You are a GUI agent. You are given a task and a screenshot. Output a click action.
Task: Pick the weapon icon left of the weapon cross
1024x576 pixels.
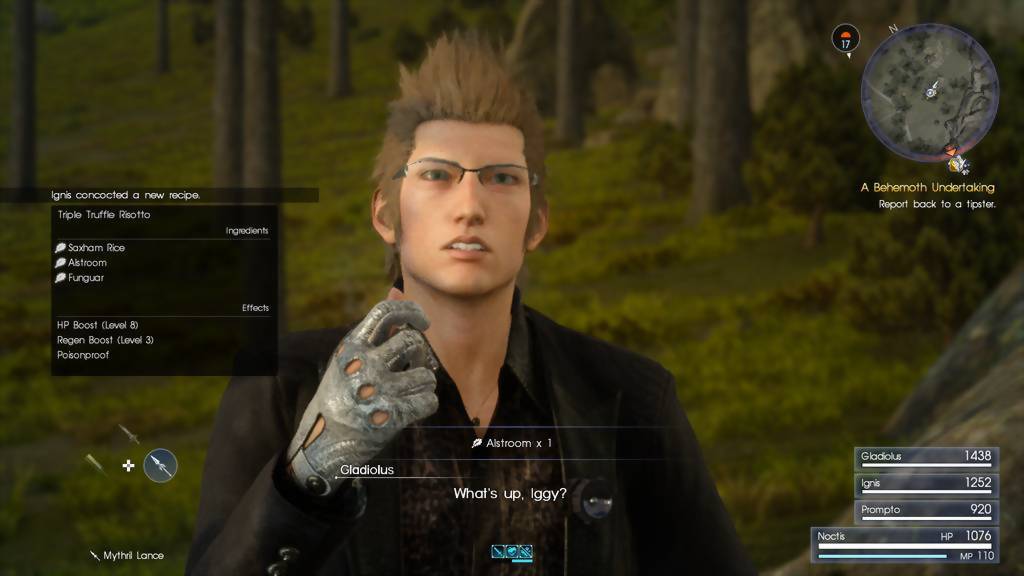[95, 464]
